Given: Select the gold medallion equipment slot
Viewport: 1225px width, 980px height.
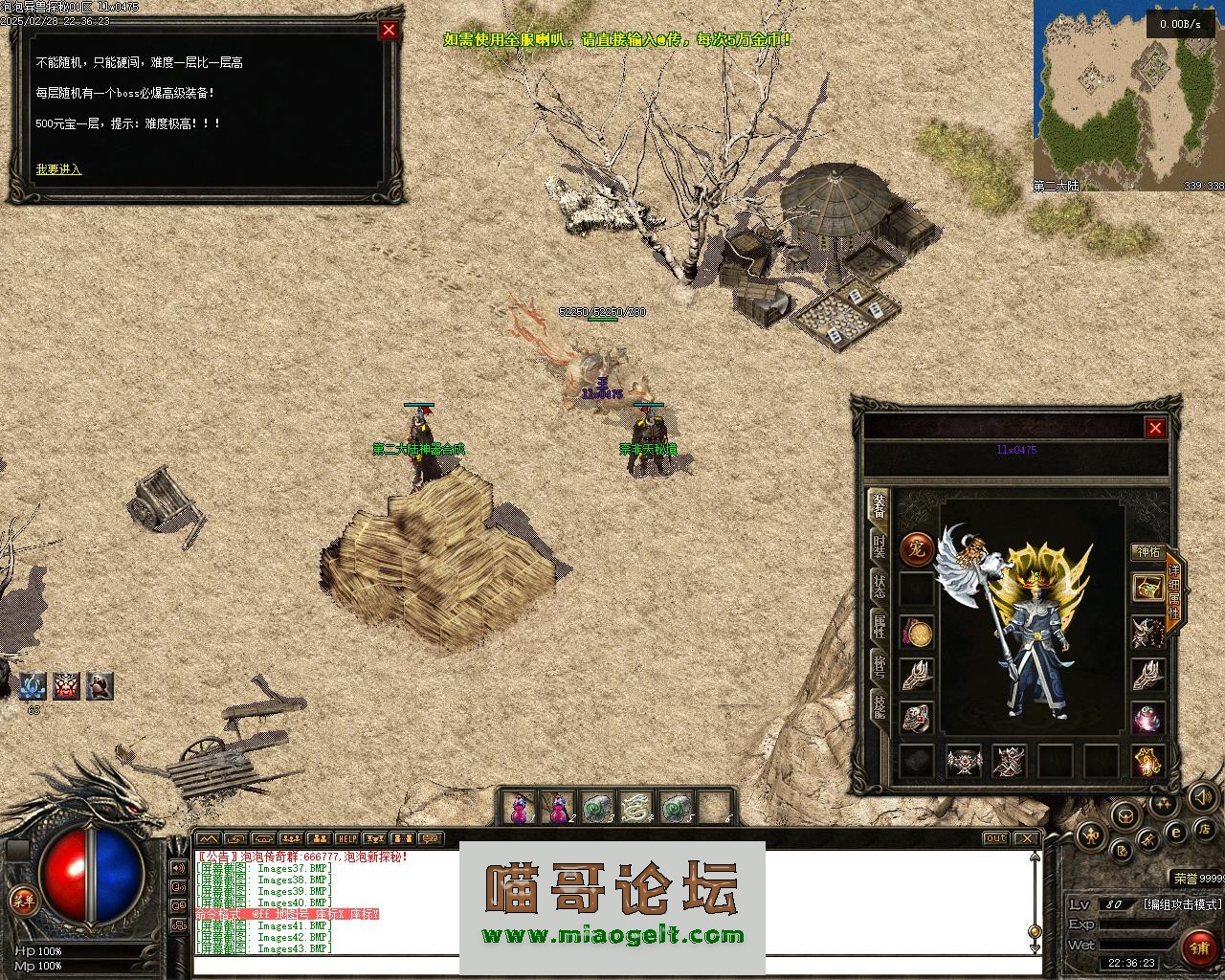Looking at the screenshot, I should coord(917,633).
